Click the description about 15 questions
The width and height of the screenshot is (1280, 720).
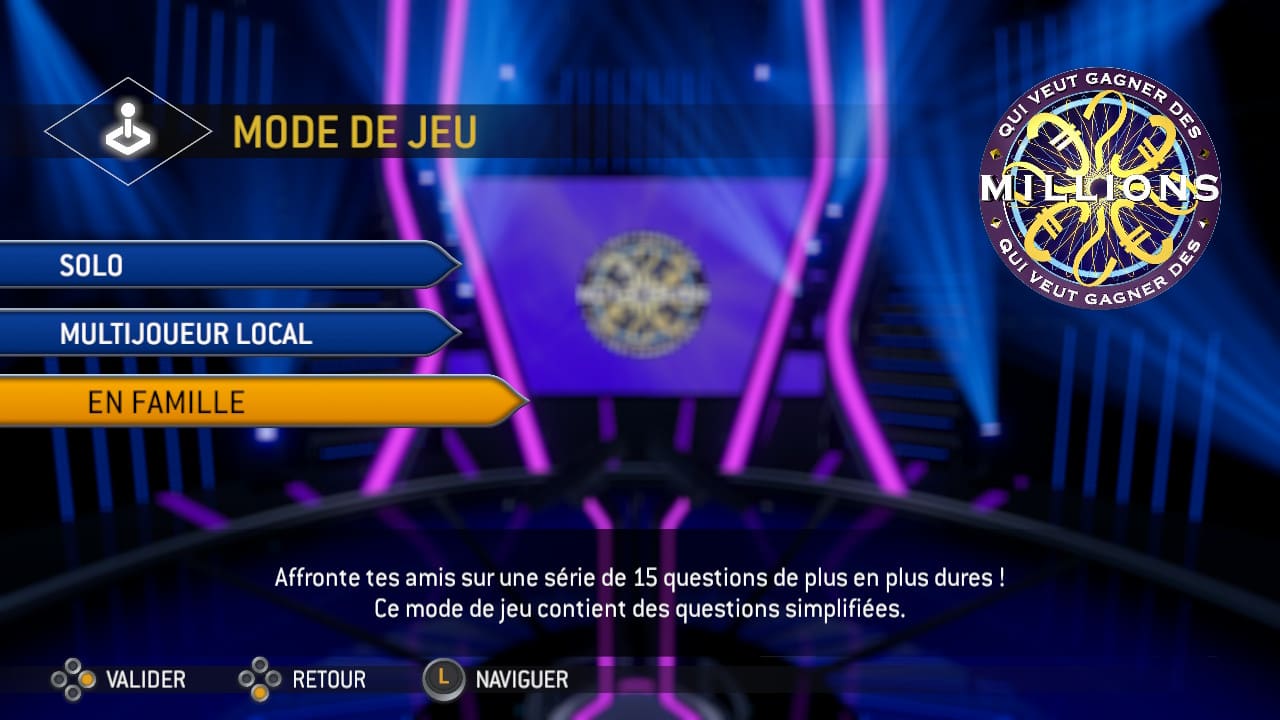(x=640, y=575)
